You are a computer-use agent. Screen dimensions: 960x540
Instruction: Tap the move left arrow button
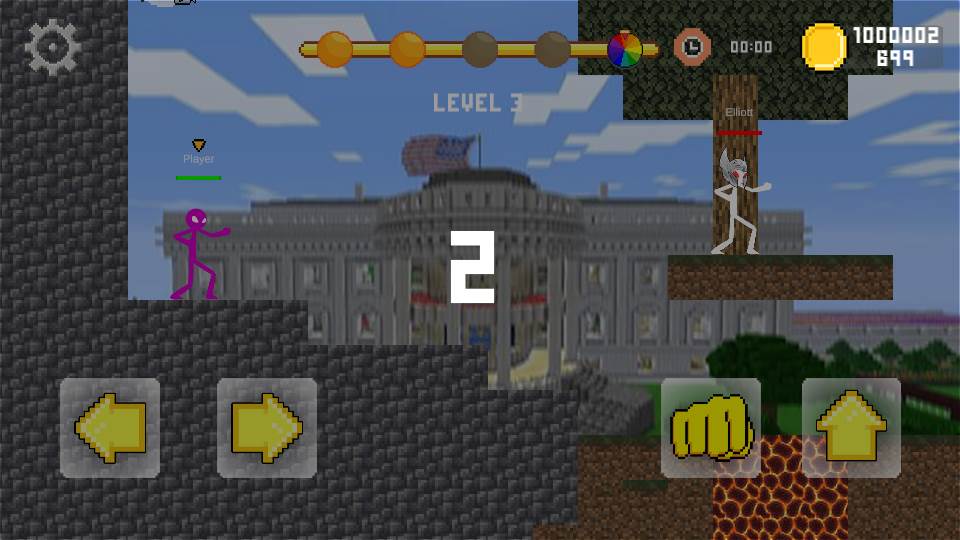point(110,427)
